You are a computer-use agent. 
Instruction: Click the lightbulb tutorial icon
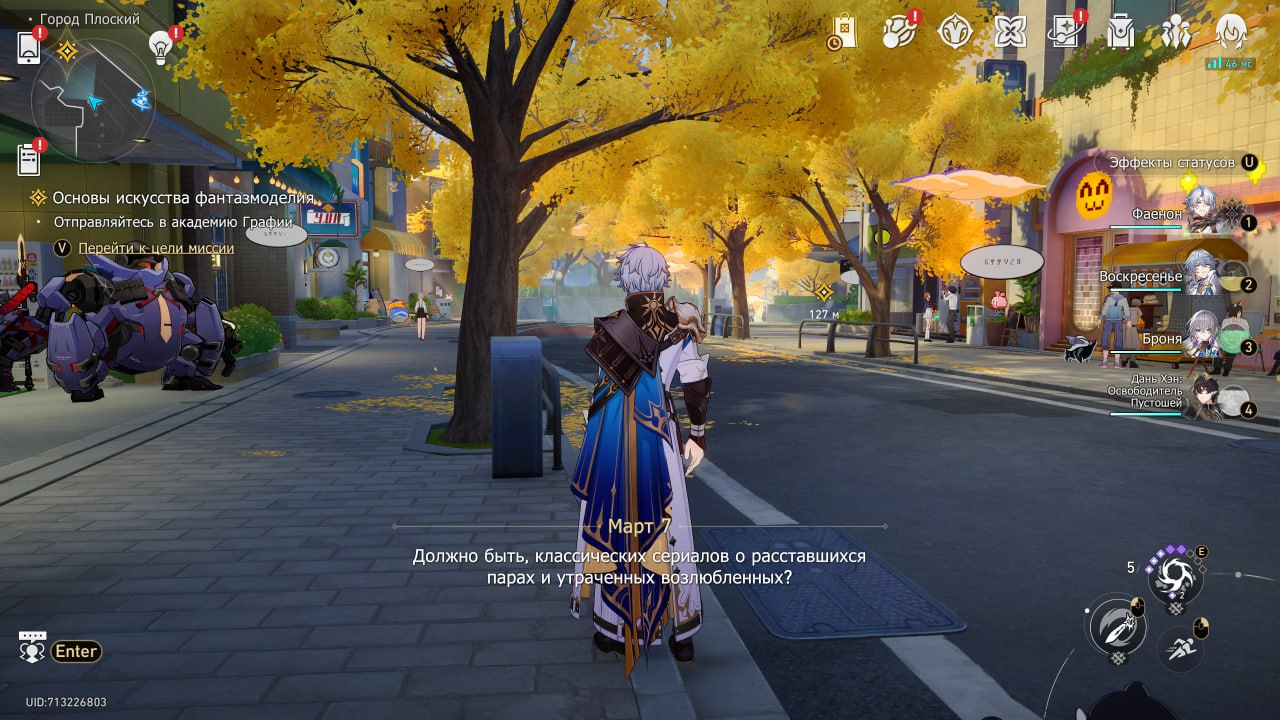pyautogui.click(x=161, y=45)
